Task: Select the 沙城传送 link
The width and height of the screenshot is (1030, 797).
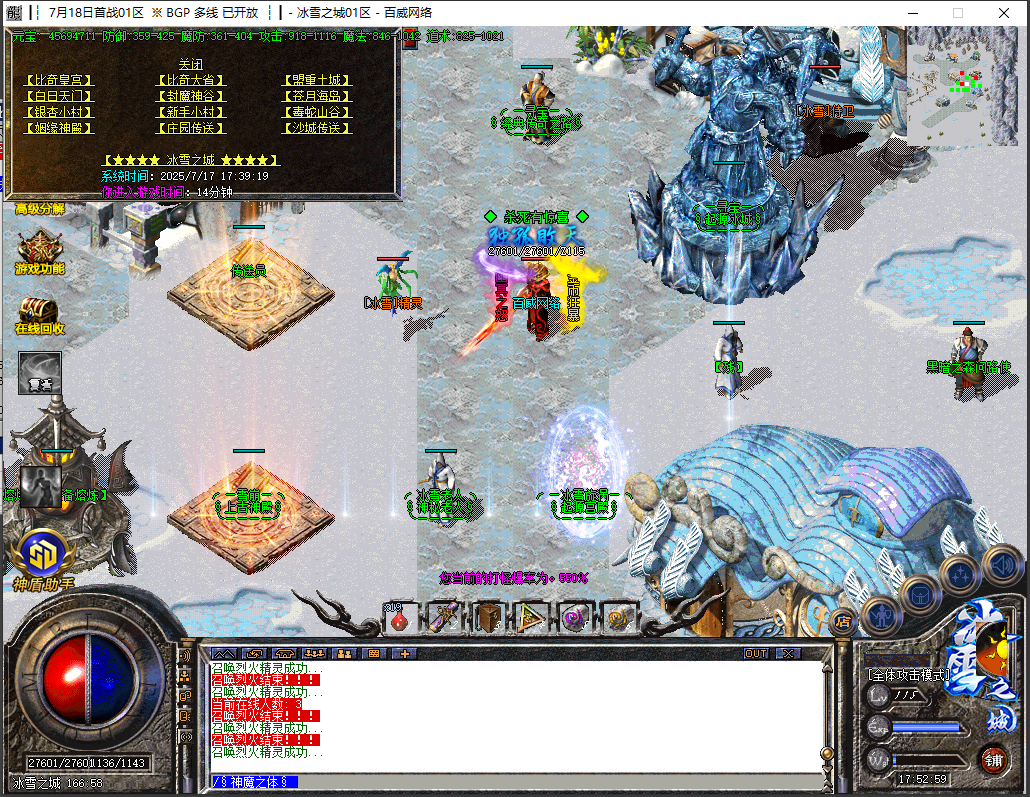Action: click(x=316, y=128)
